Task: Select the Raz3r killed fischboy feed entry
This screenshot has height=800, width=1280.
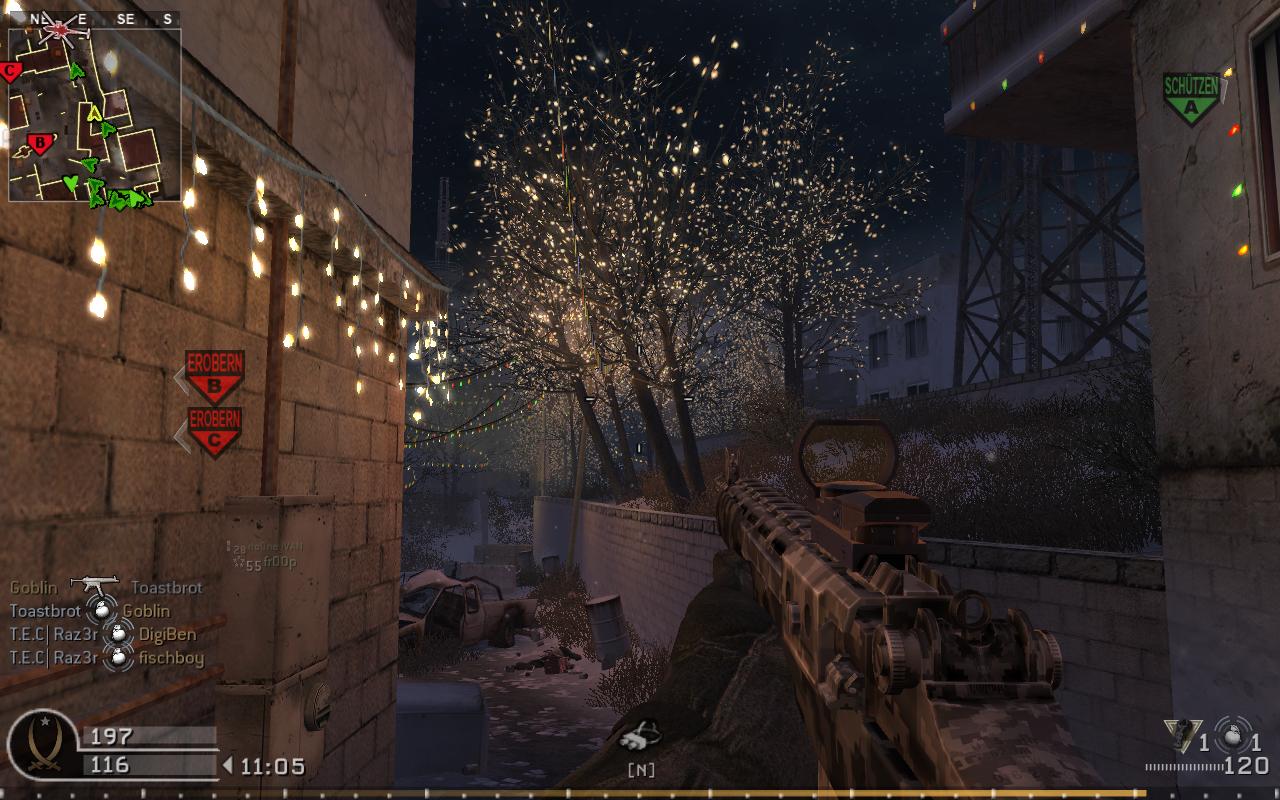Action: (106, 657)
